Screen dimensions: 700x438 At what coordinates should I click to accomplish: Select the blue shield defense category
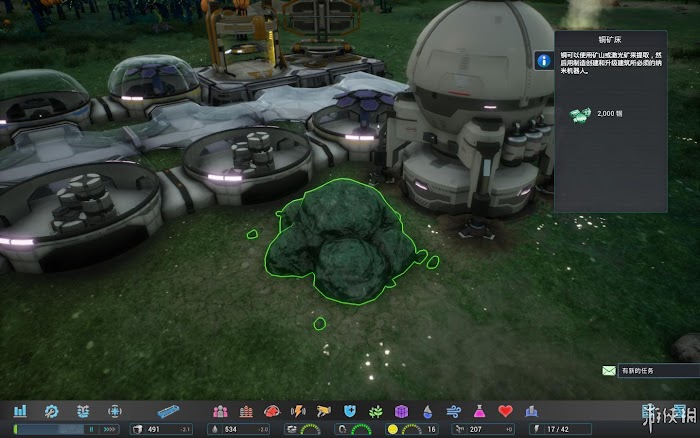[x=350, y=411]
